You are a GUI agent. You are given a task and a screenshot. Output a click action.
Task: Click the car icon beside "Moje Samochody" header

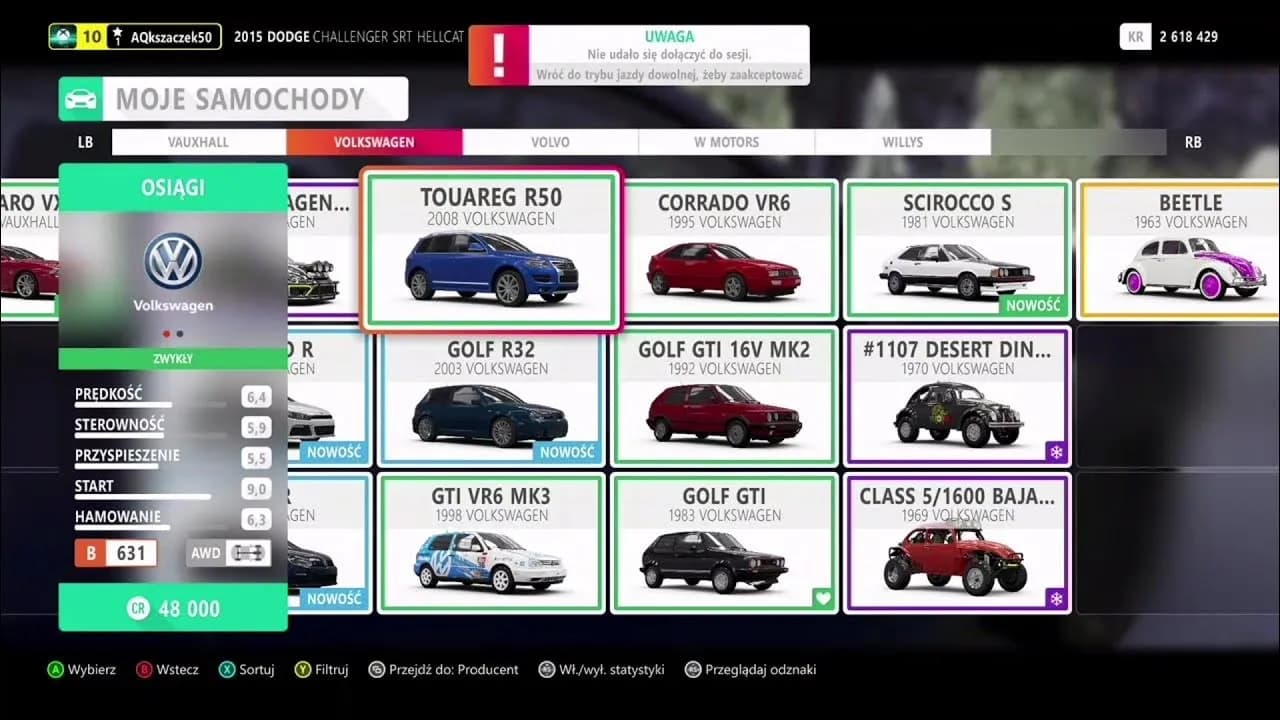tap(82, 98)
